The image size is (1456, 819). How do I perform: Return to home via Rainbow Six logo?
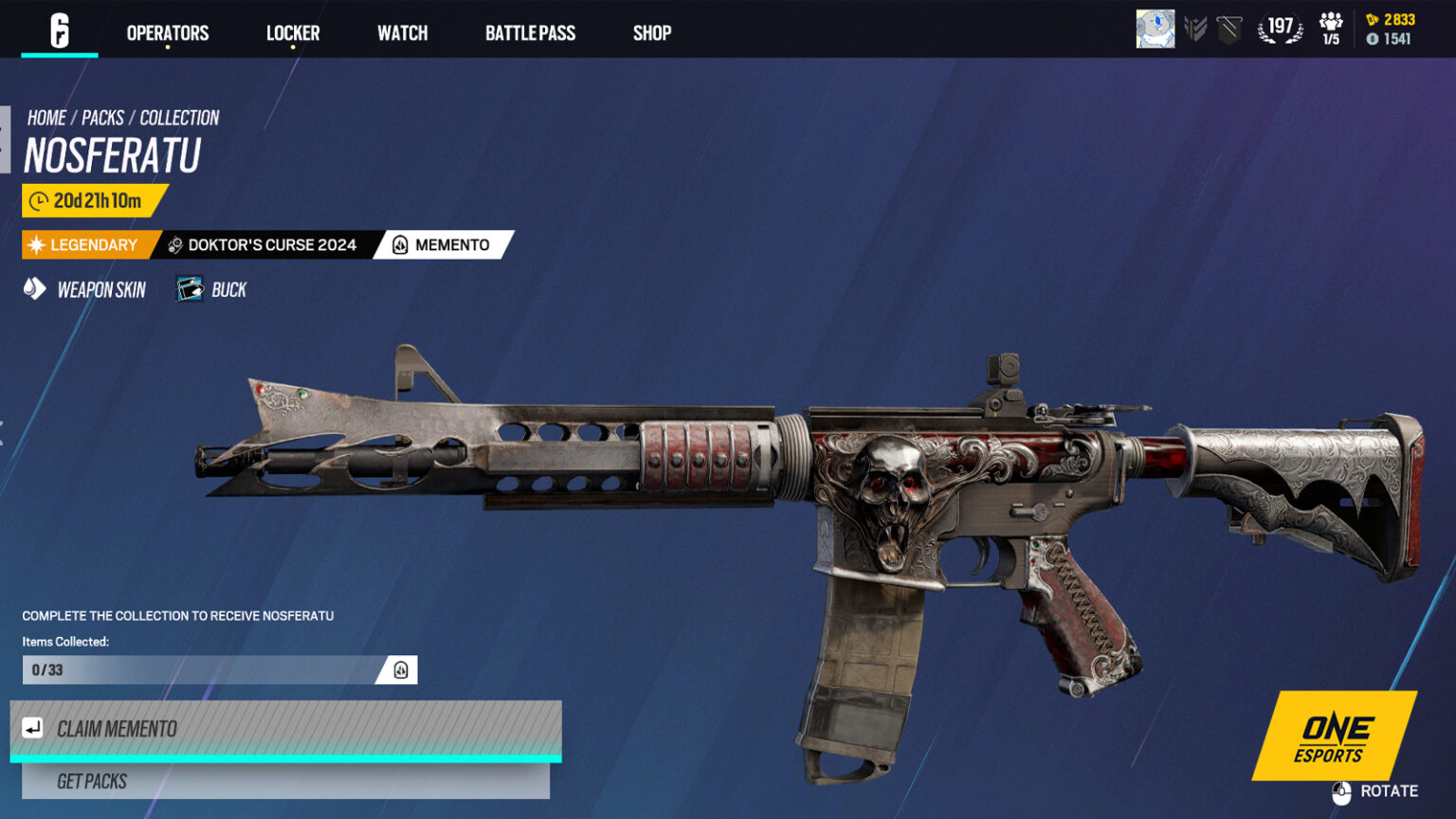(60, 31)
